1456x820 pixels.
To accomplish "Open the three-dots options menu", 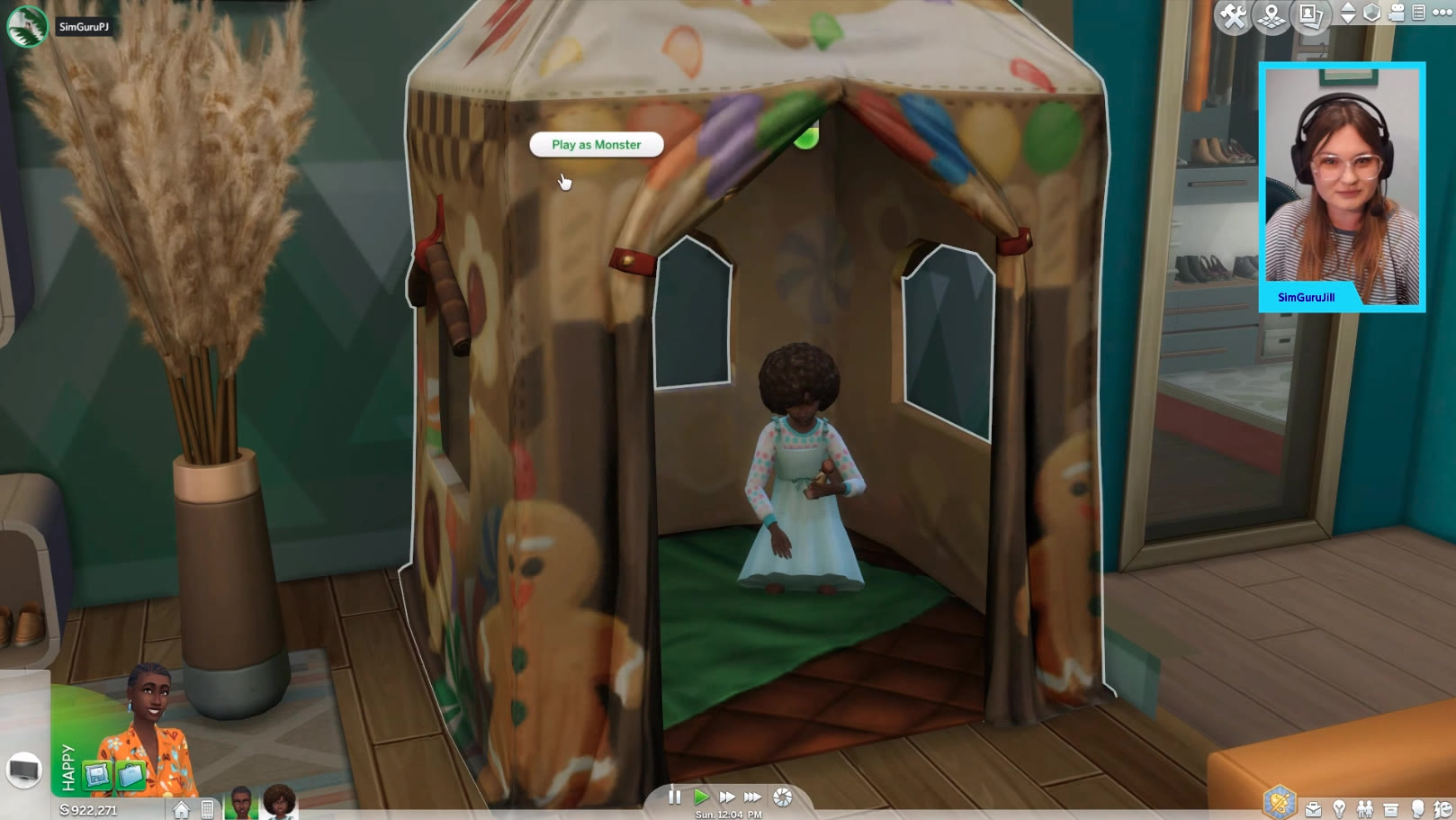I will pyautogui.click(x=1442, y=13).
